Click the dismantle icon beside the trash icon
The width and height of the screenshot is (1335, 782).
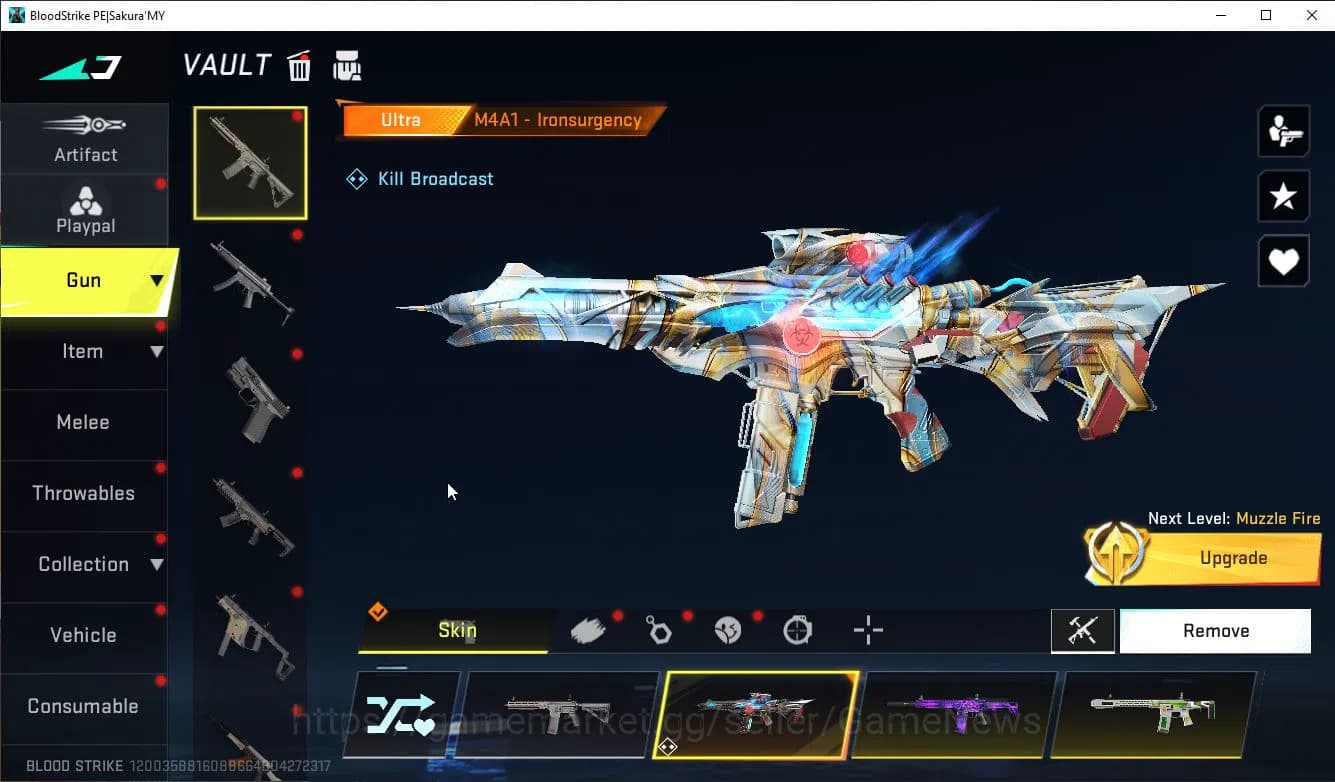pyautogui.click(x=347, y=65)
